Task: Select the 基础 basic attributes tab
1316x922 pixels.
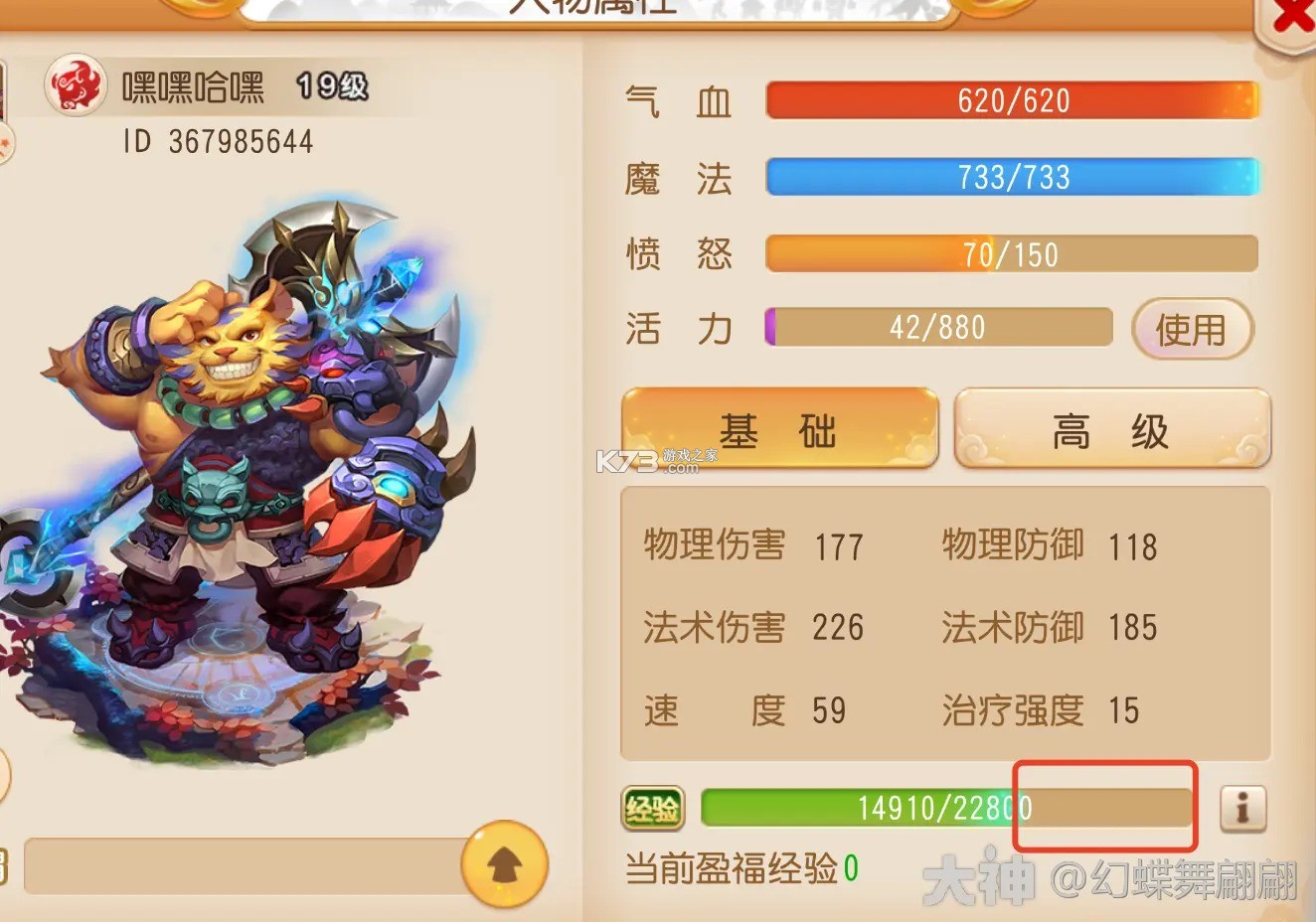Action: pos(778,428)
